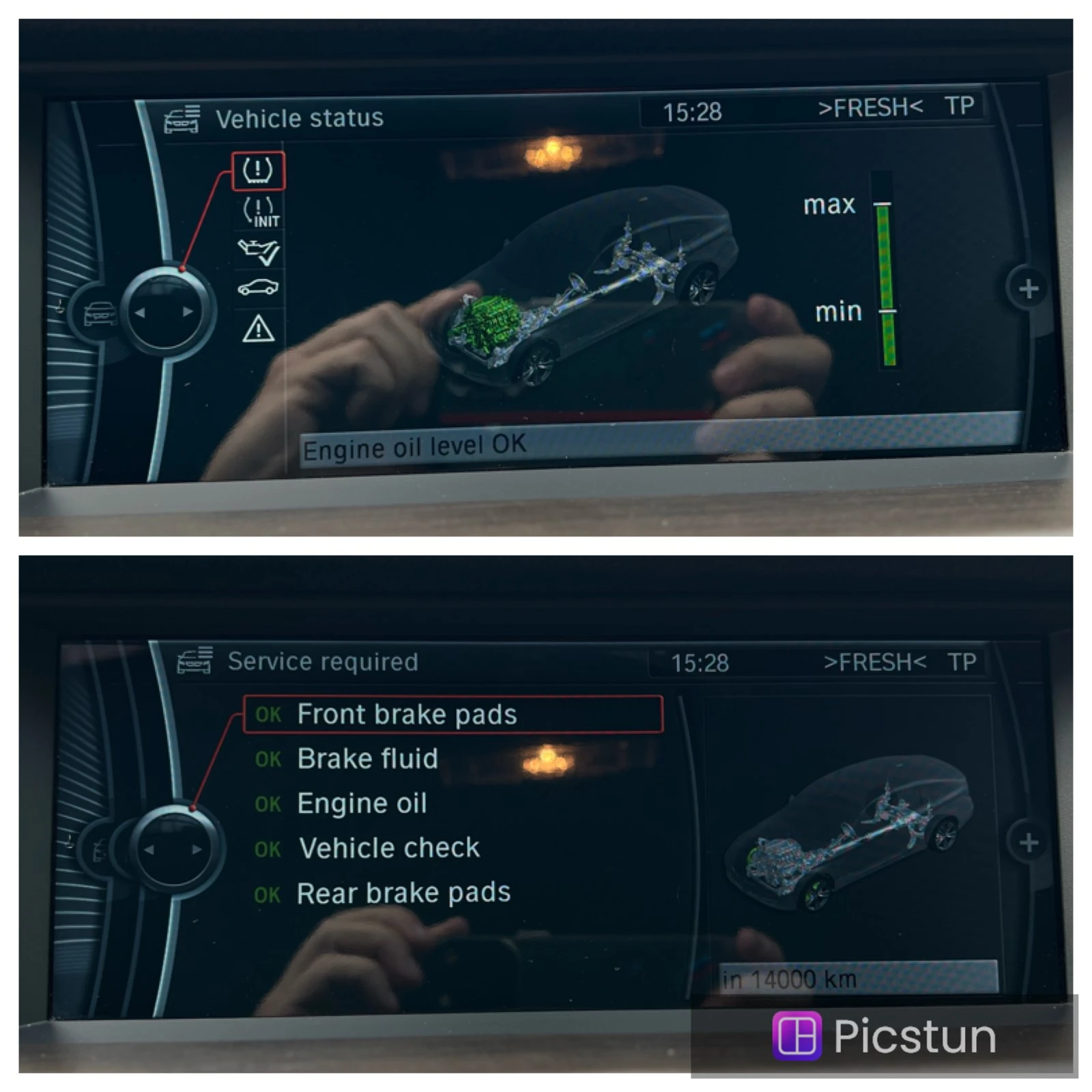The width and height of the screenshot is (1092, 1092).
Task: Choose the Rear brake pads entry
Action: coord(403,893)
